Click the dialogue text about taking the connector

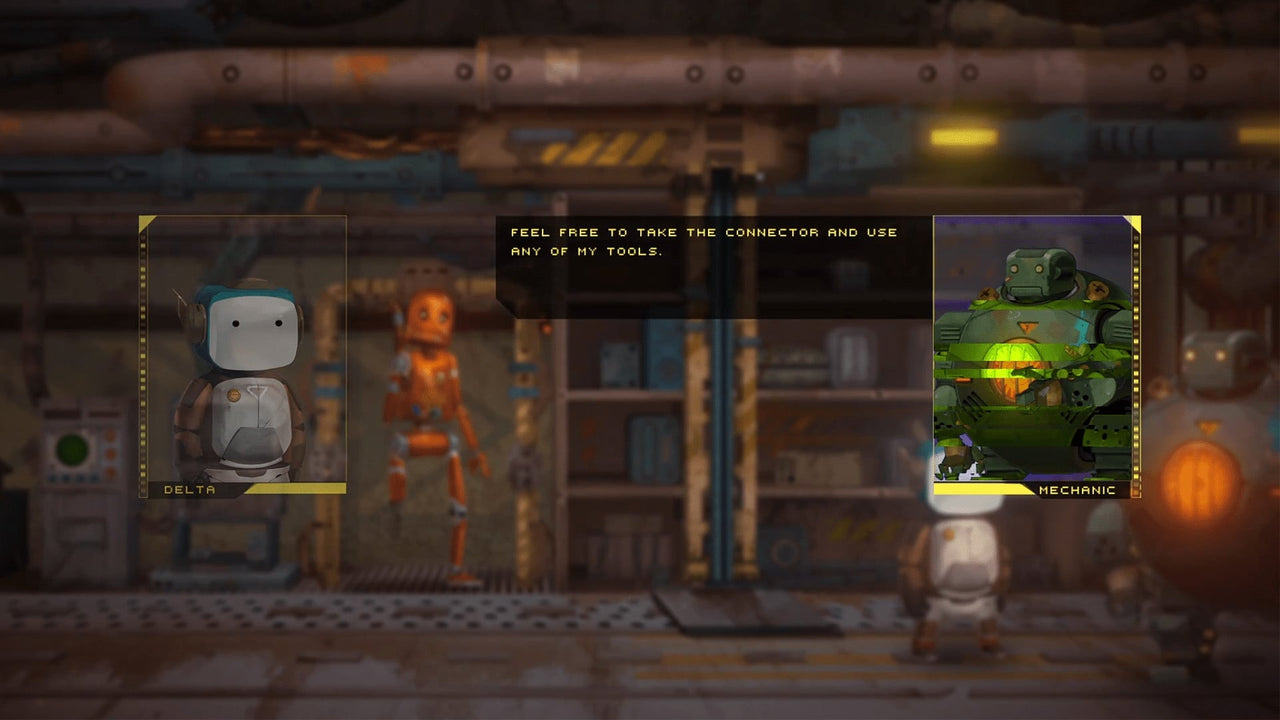pyautogui.click(x=700, y=232)
